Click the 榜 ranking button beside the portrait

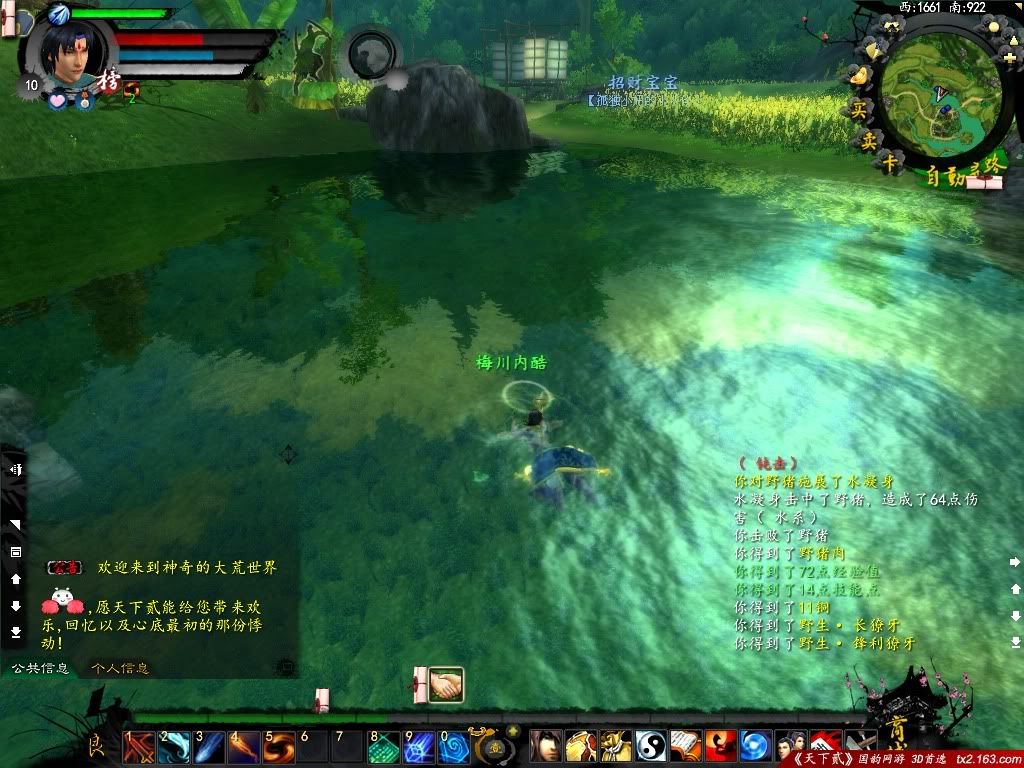point(108,82)
